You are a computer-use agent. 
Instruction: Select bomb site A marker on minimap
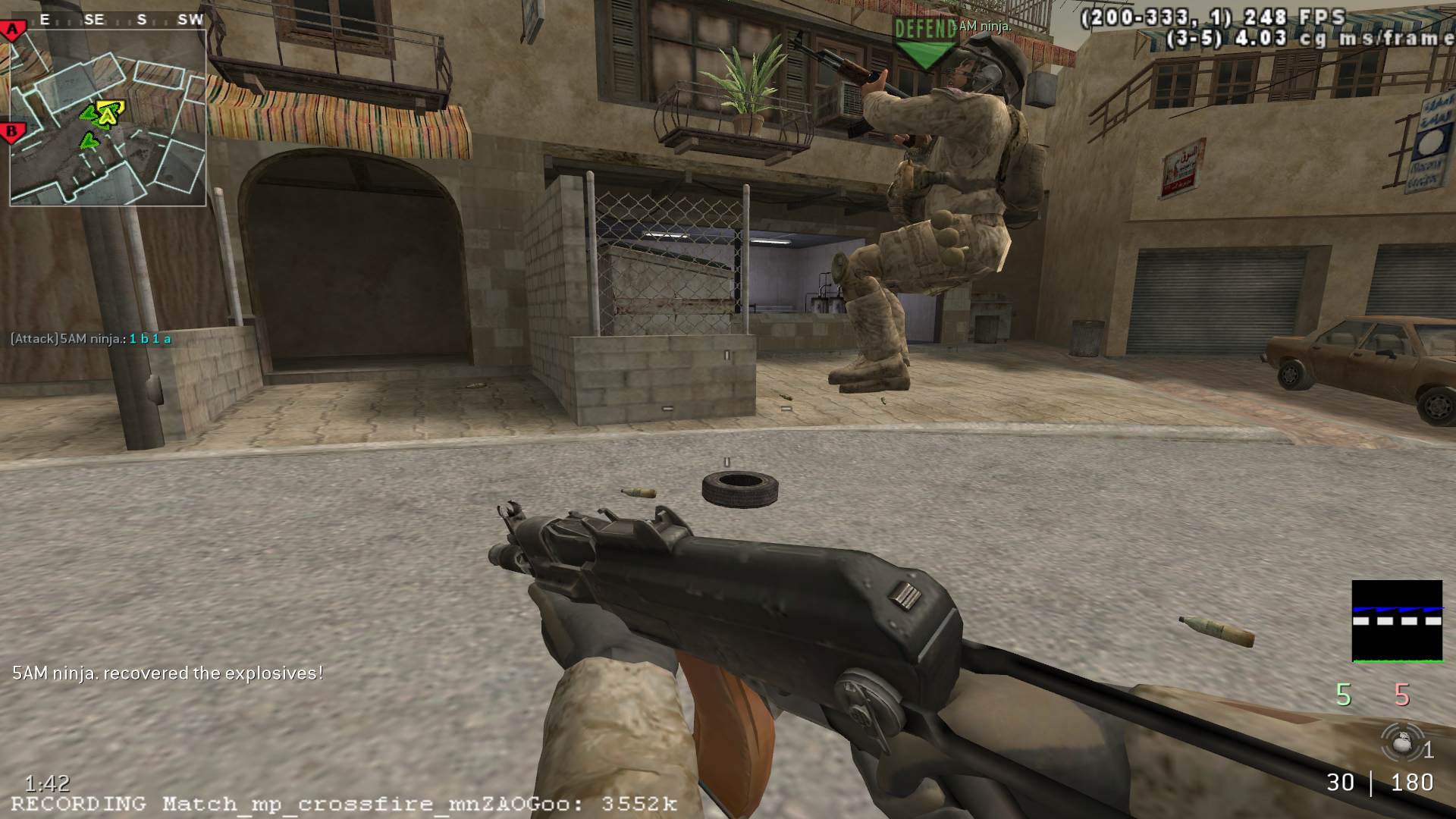tap(13, 31)
